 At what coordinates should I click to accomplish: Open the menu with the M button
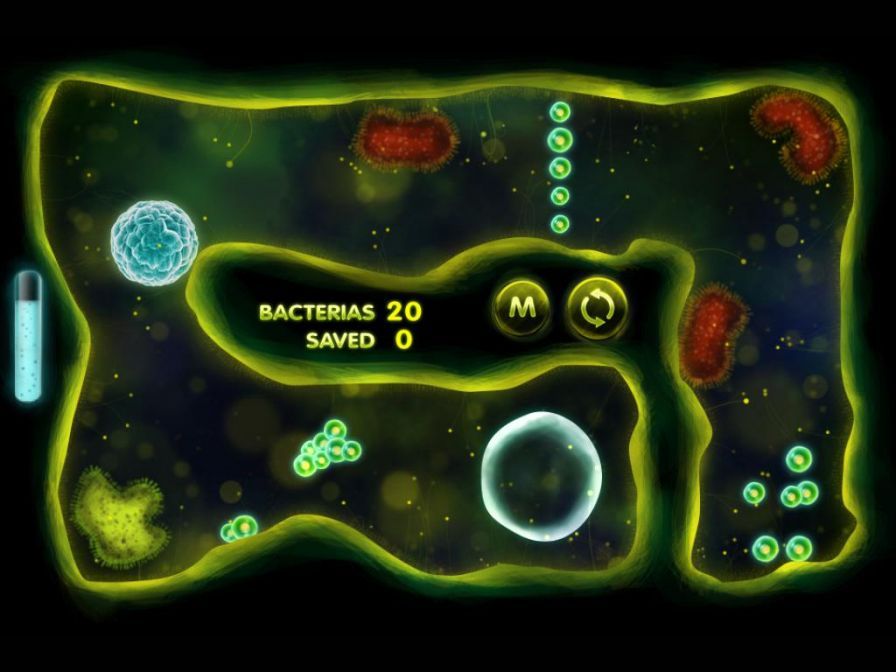[x=520, y=306]
